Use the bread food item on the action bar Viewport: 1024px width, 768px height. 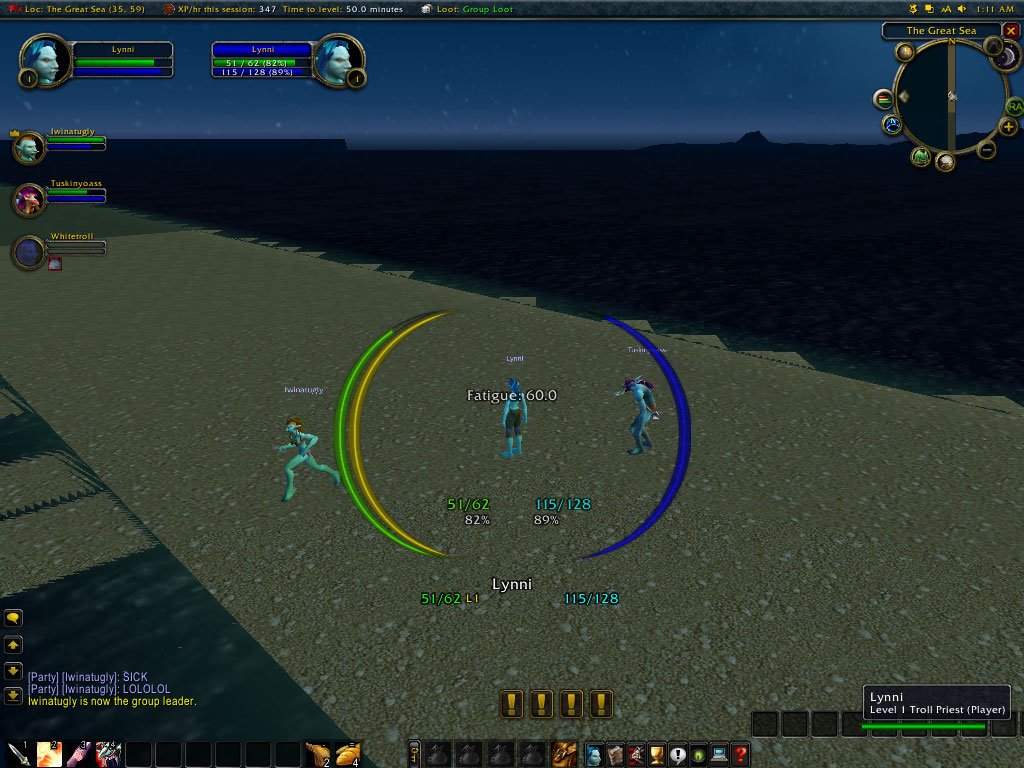pos(348,754)
